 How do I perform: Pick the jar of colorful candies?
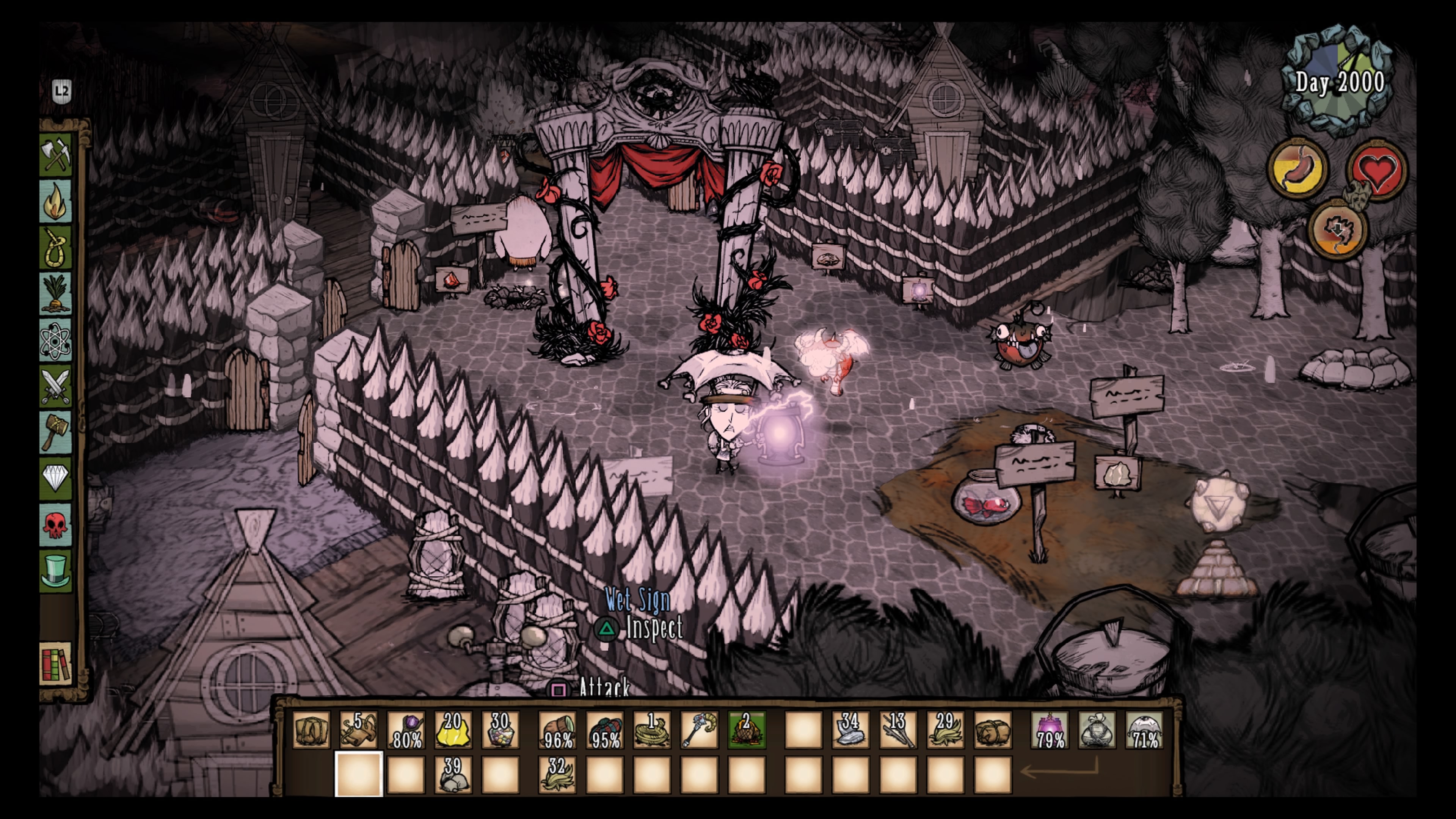[500, 730]
